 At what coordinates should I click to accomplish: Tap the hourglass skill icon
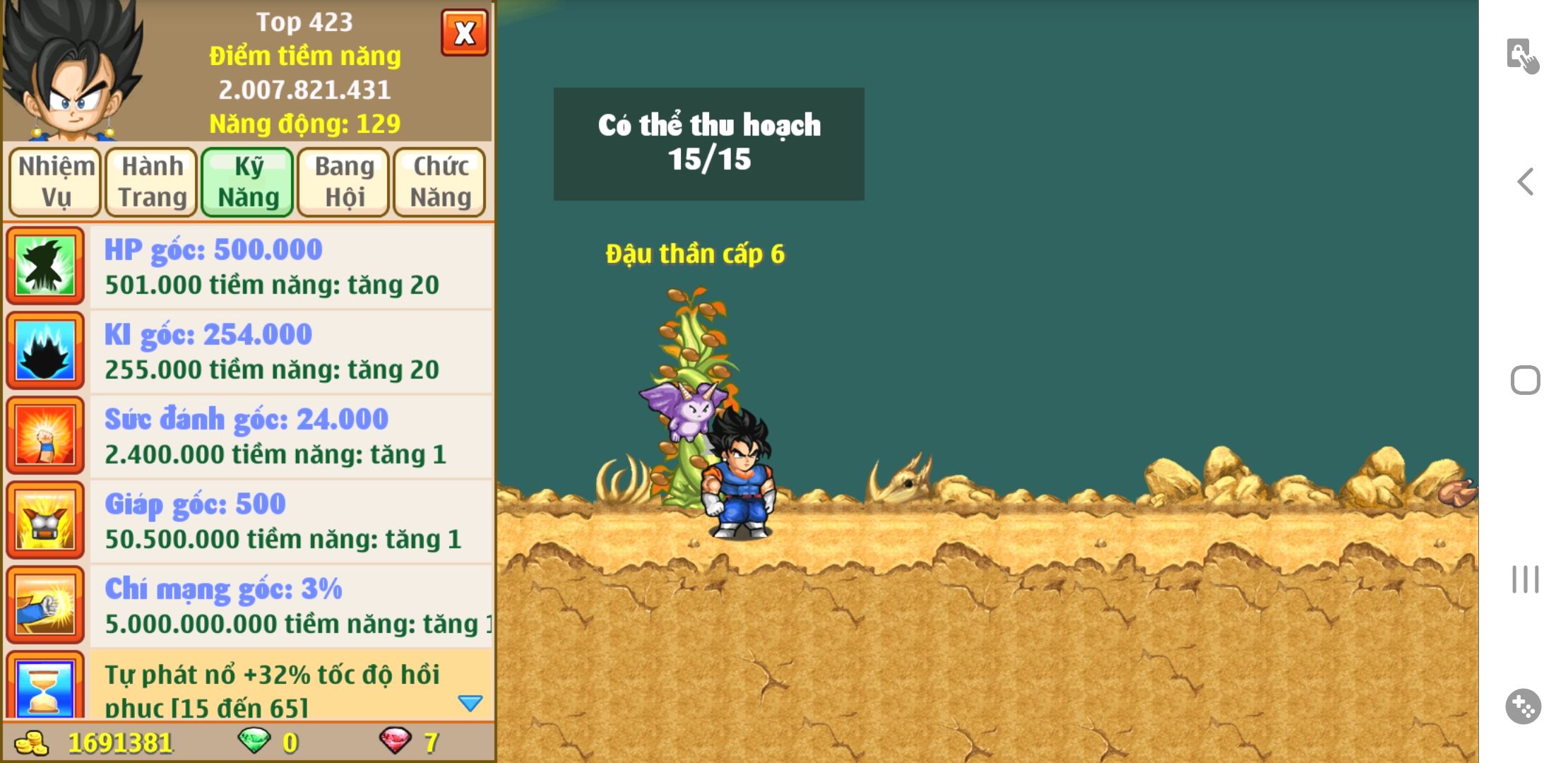tap(46, 687)
